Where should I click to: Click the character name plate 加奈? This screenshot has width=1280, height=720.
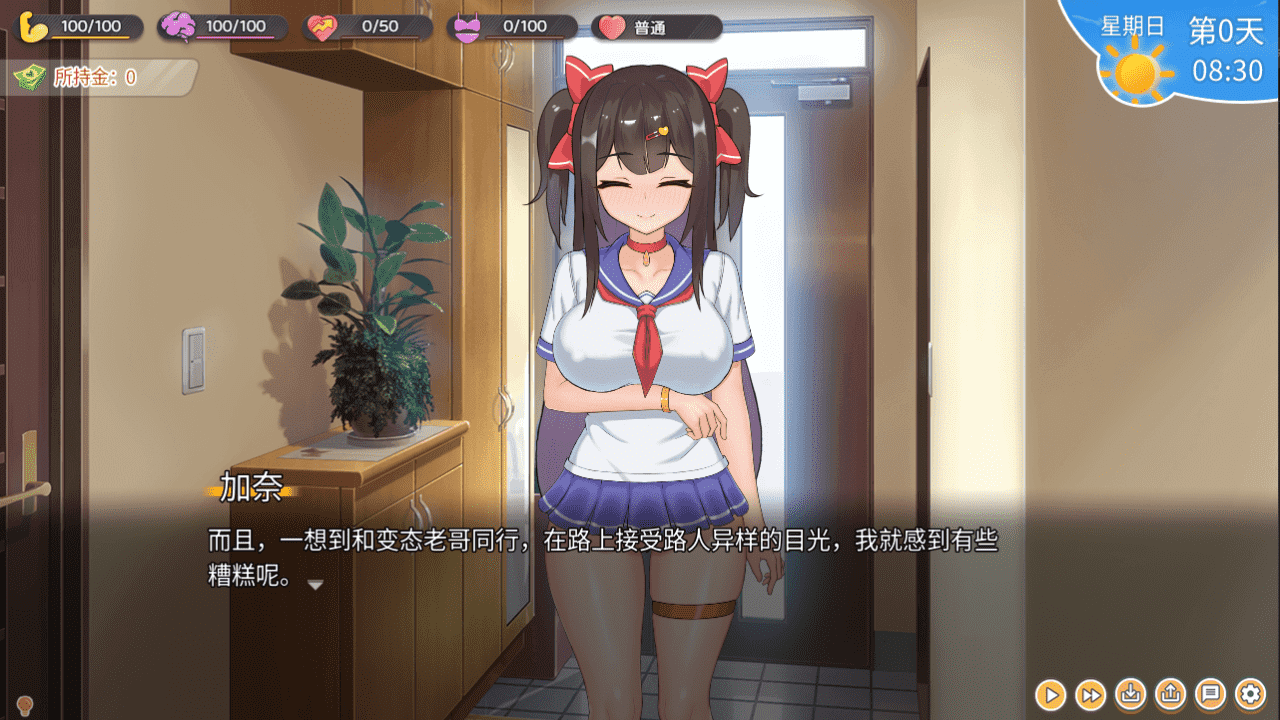[253, 484]
